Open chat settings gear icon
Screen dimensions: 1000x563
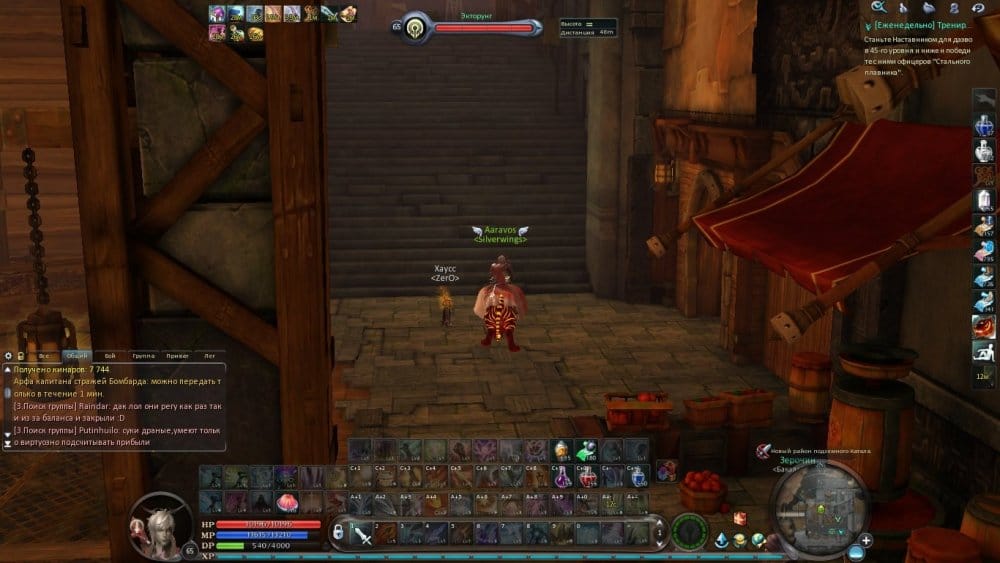[x=8, y=355]
